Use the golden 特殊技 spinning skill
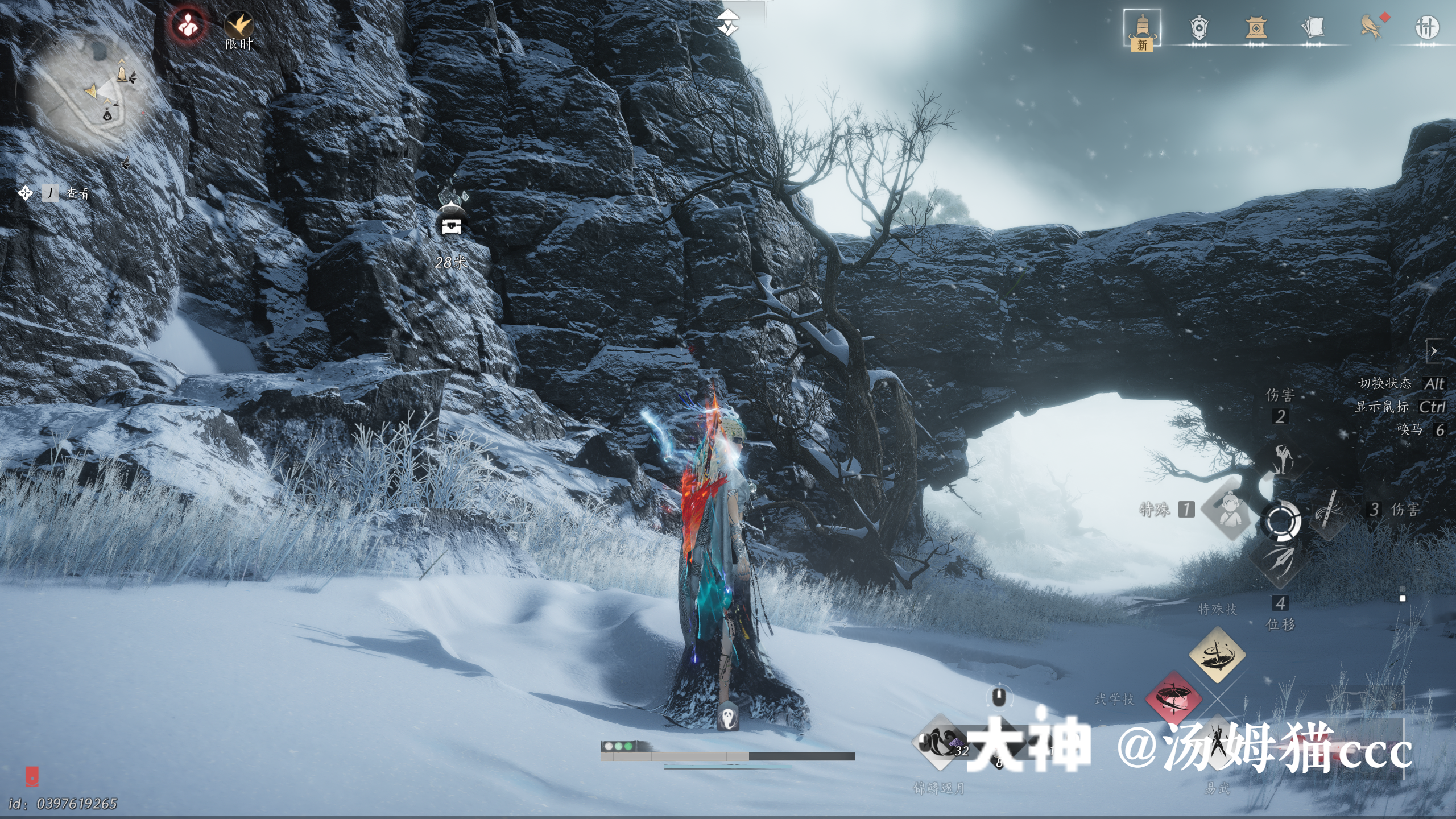Image resolution: width=1456 pixels, height=819 pixels. 1217,654
